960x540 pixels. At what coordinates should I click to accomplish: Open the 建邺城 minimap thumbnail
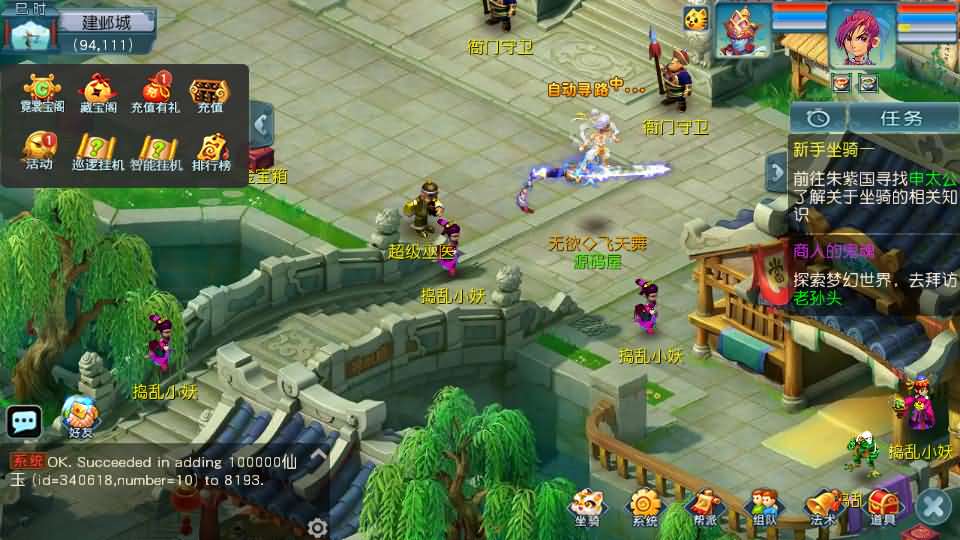coord(28,32)
